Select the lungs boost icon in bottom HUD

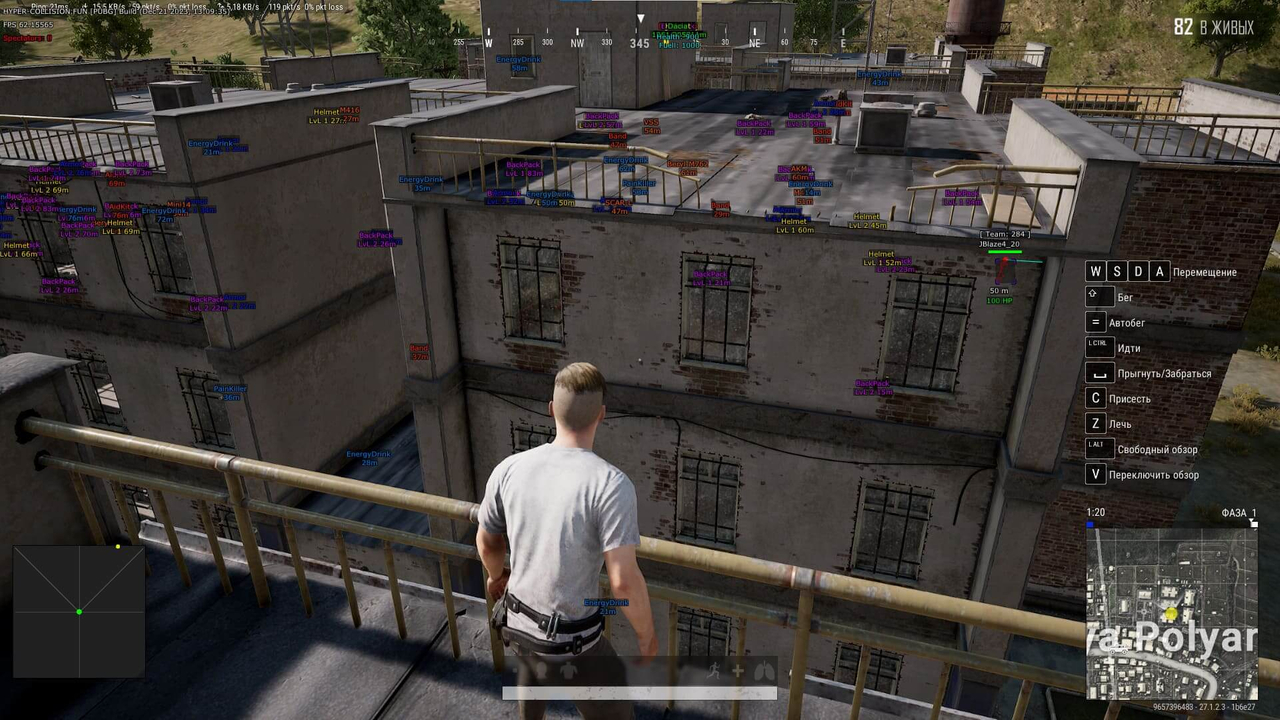765,670
